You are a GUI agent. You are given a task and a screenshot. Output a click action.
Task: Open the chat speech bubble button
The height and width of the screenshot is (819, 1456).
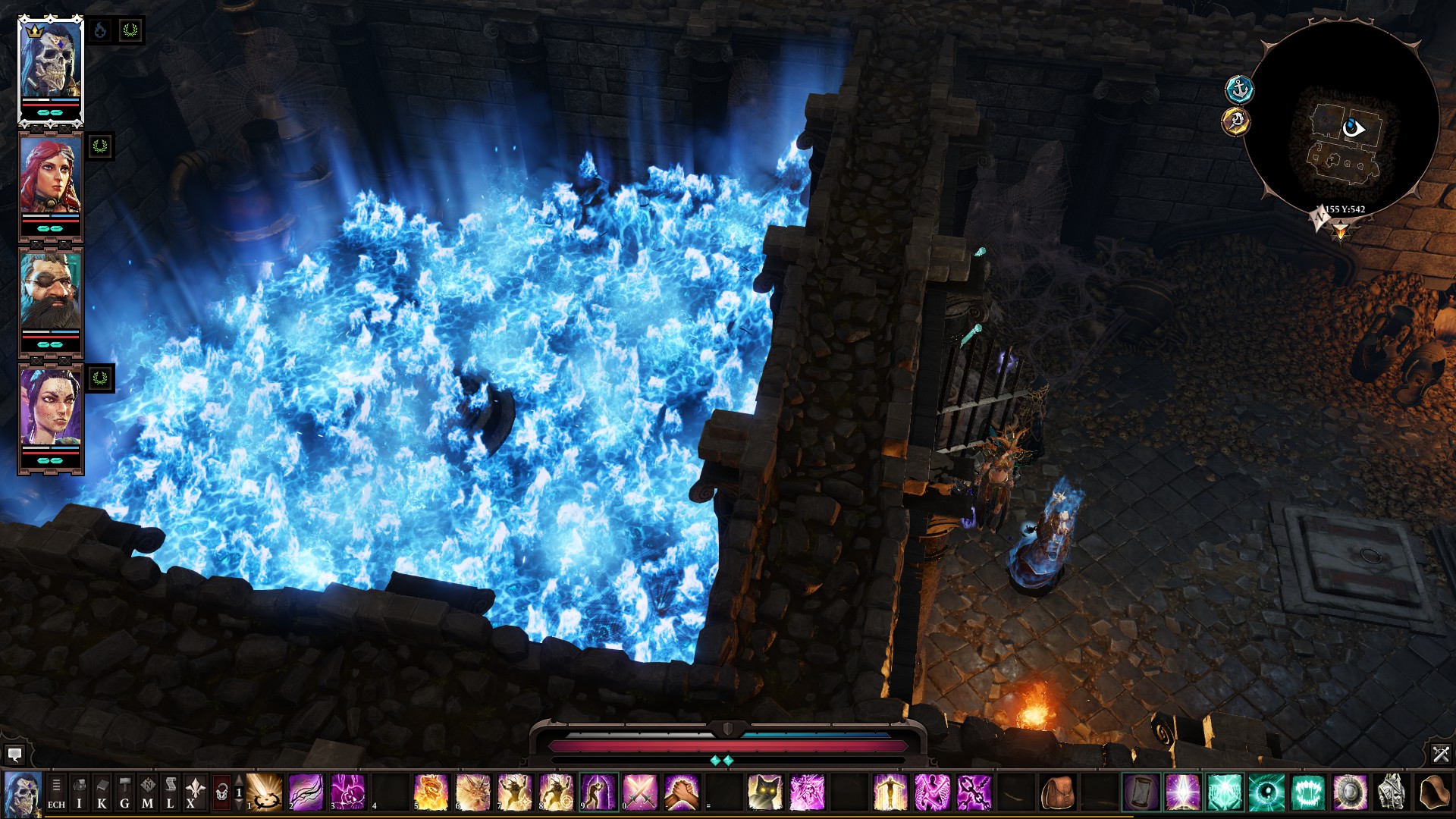14,754
